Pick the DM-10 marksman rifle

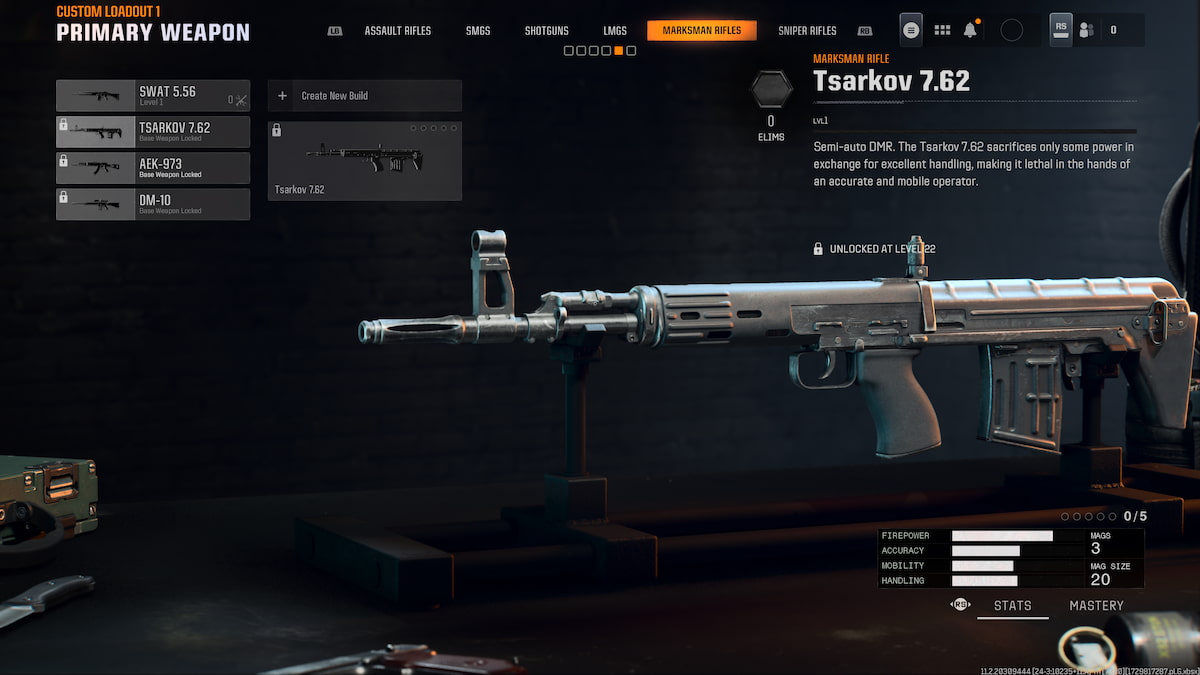(x=153, y=204)
